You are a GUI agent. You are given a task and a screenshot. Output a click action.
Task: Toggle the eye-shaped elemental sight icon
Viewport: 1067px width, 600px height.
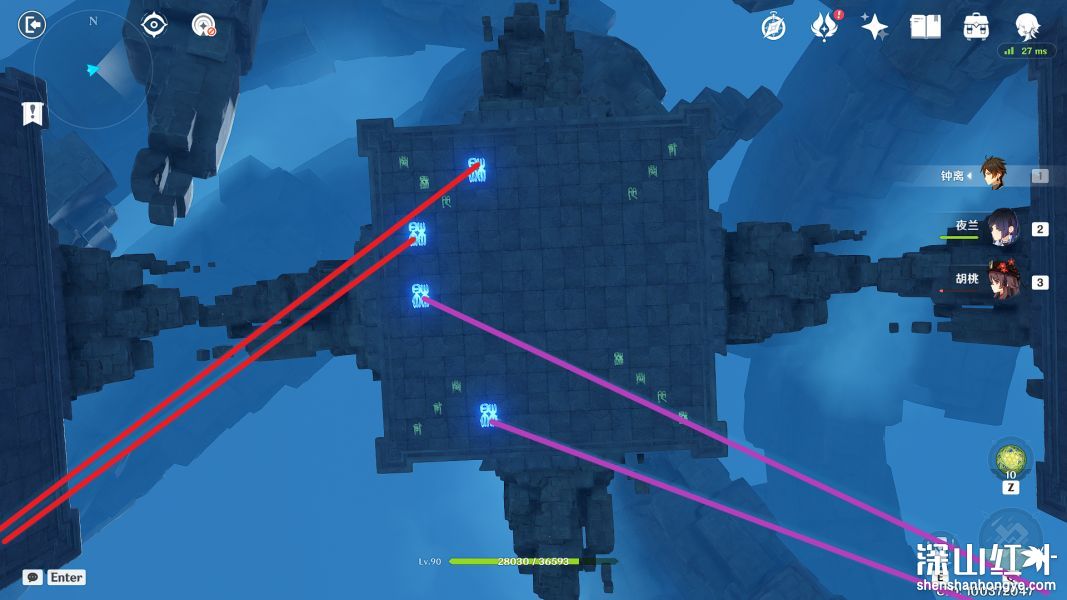point(154,25)
